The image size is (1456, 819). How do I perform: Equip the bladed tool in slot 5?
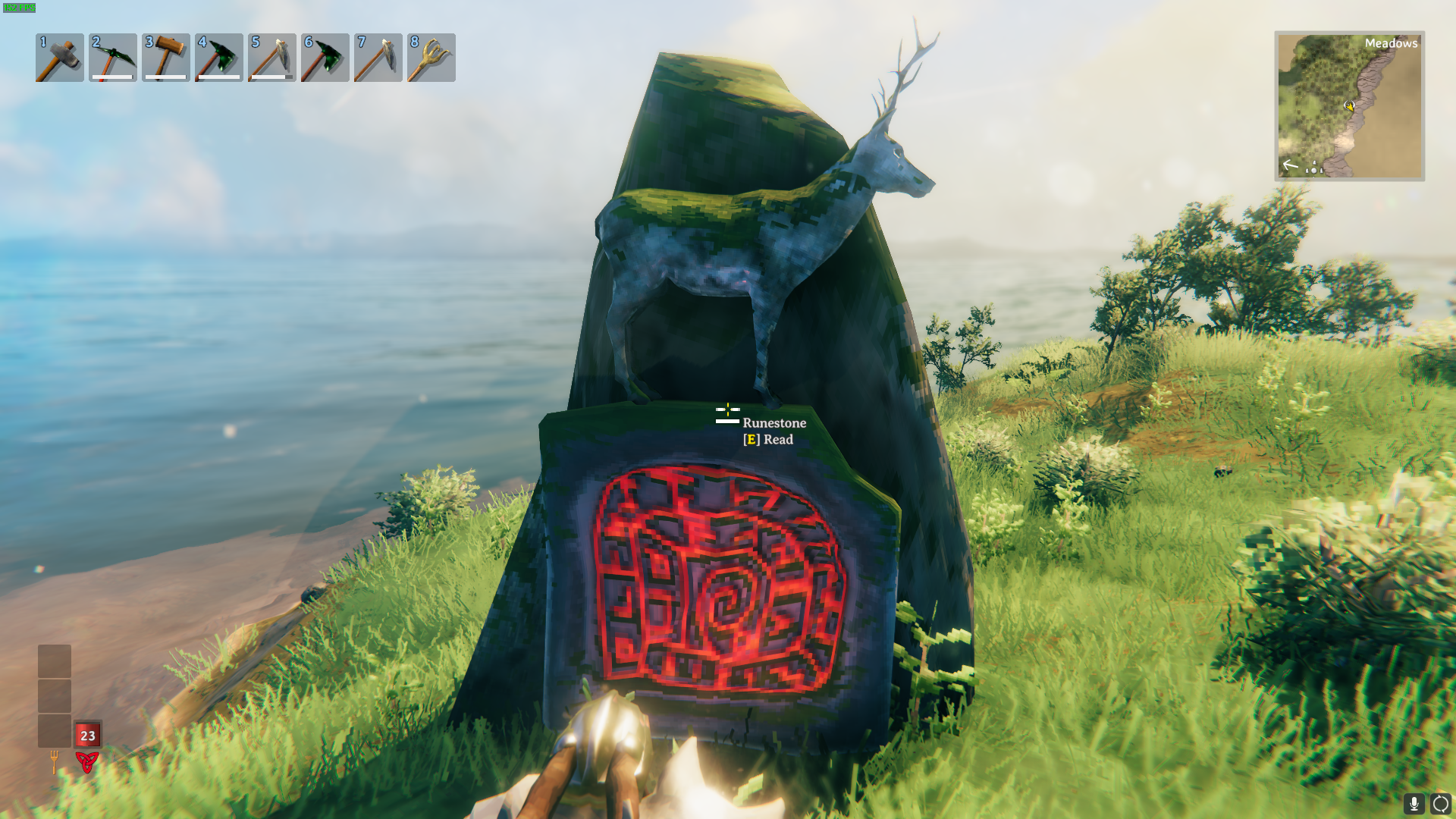272,58
